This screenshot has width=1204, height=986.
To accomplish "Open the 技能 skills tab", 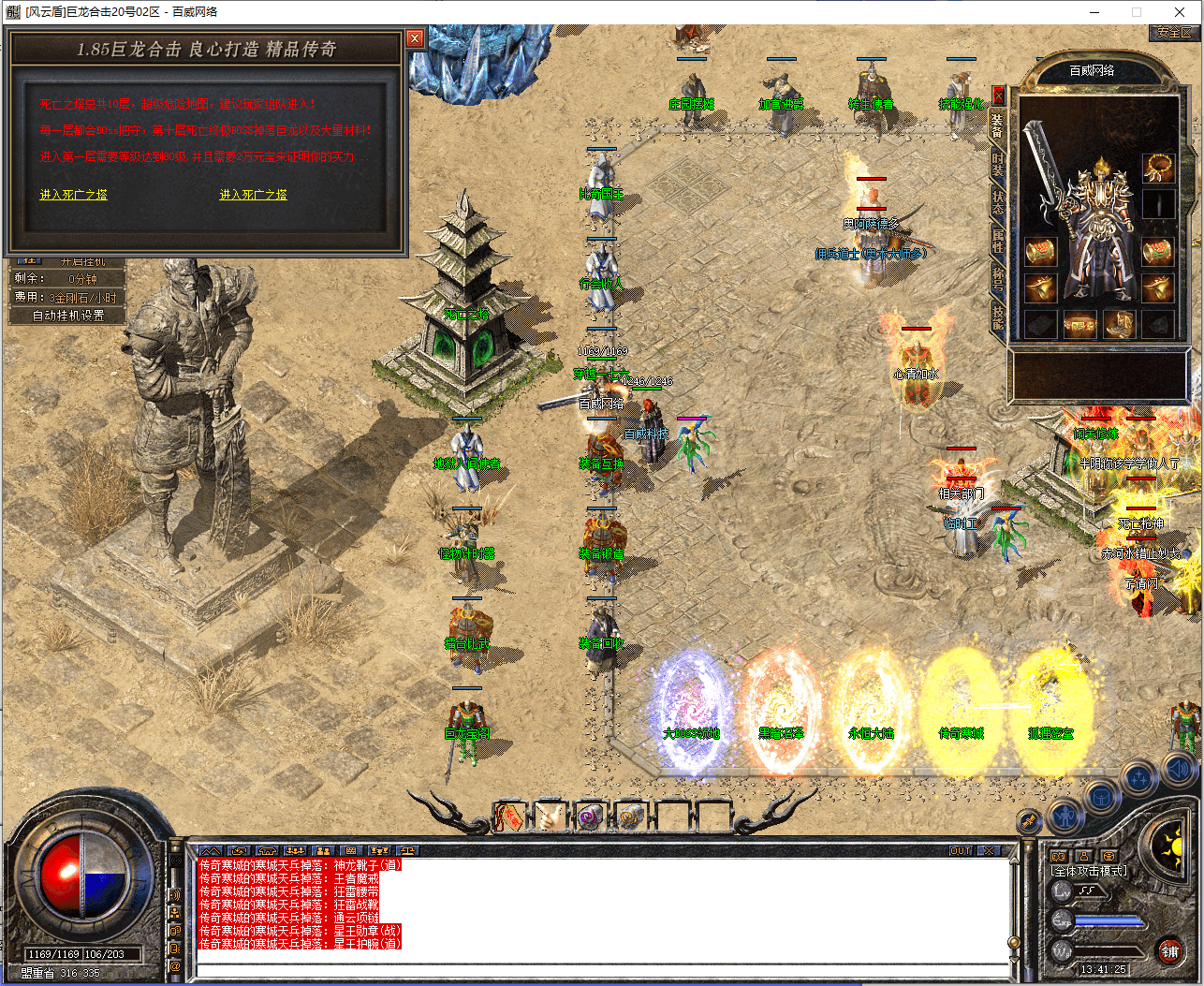I will pyautogui.click(x=998, y=316).
